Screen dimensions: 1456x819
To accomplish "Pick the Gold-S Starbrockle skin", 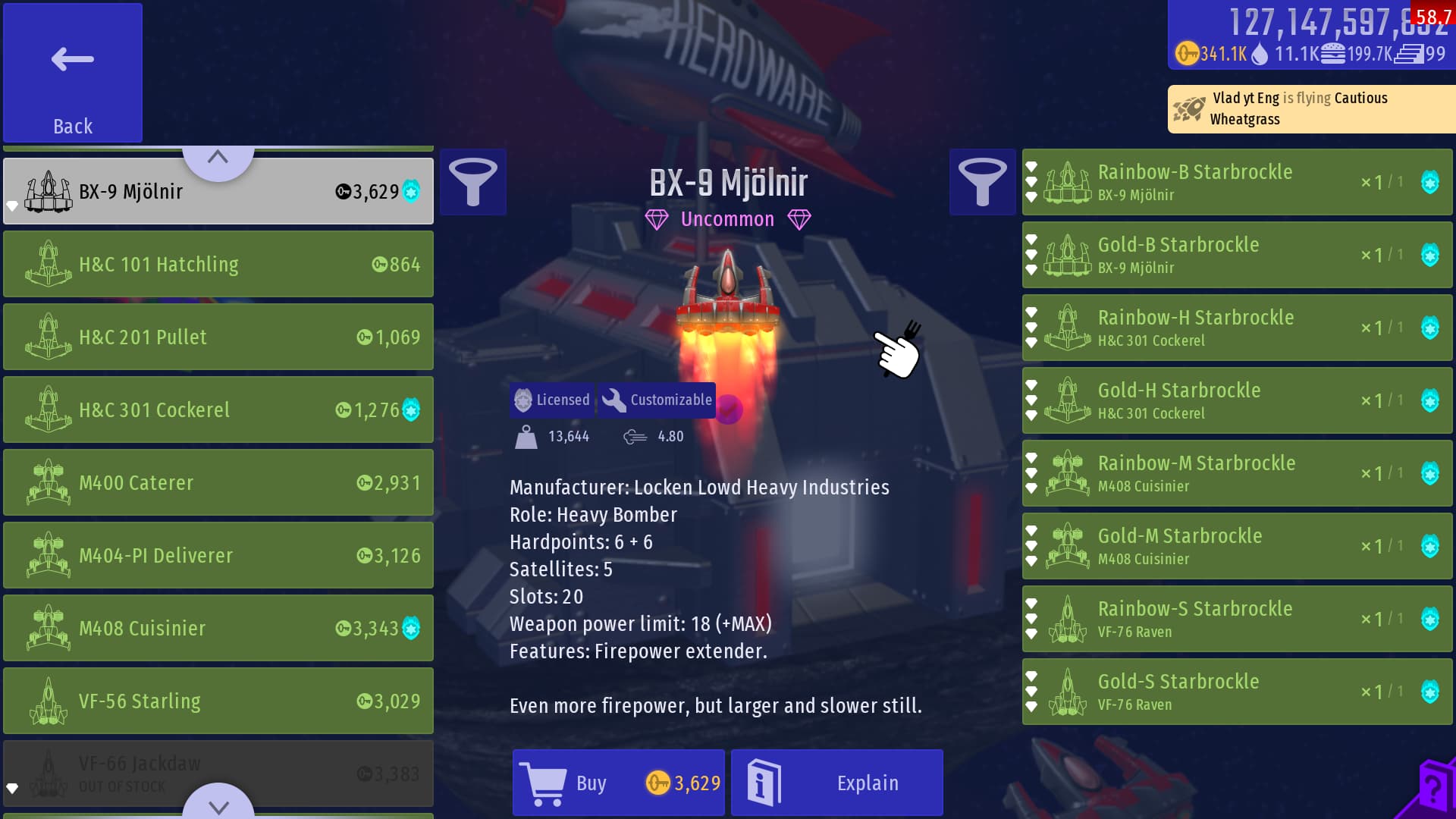I will pos(1236,692).
